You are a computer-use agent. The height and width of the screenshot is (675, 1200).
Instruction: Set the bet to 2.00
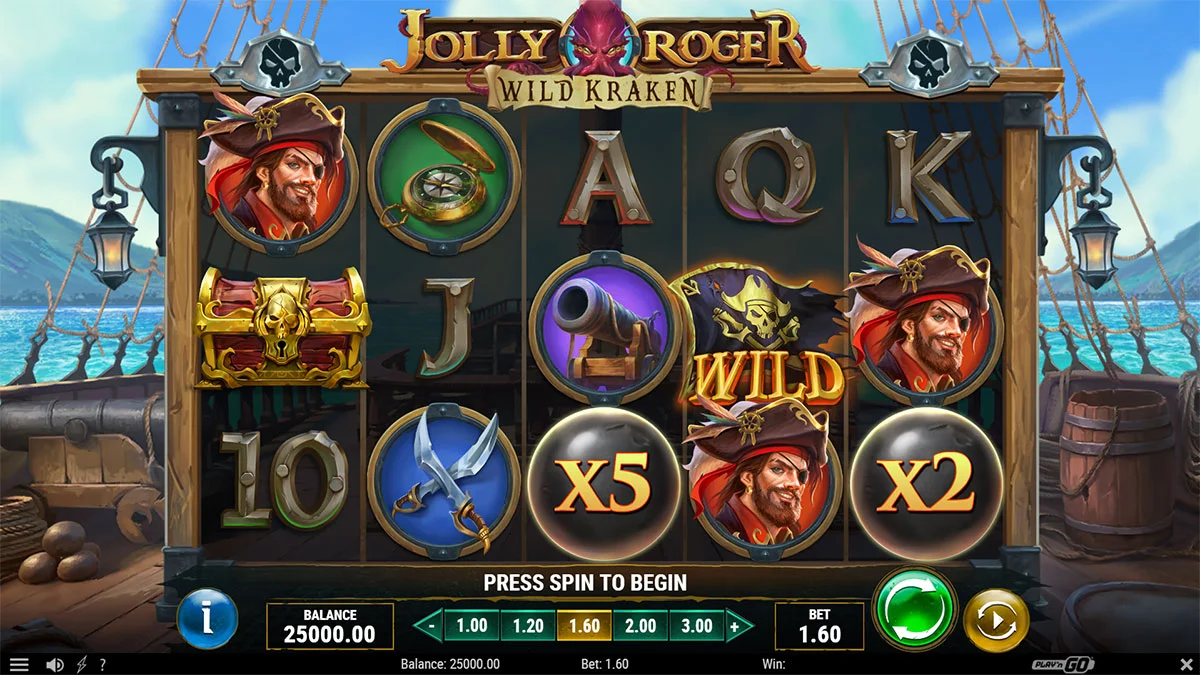[x=640, y=627]
